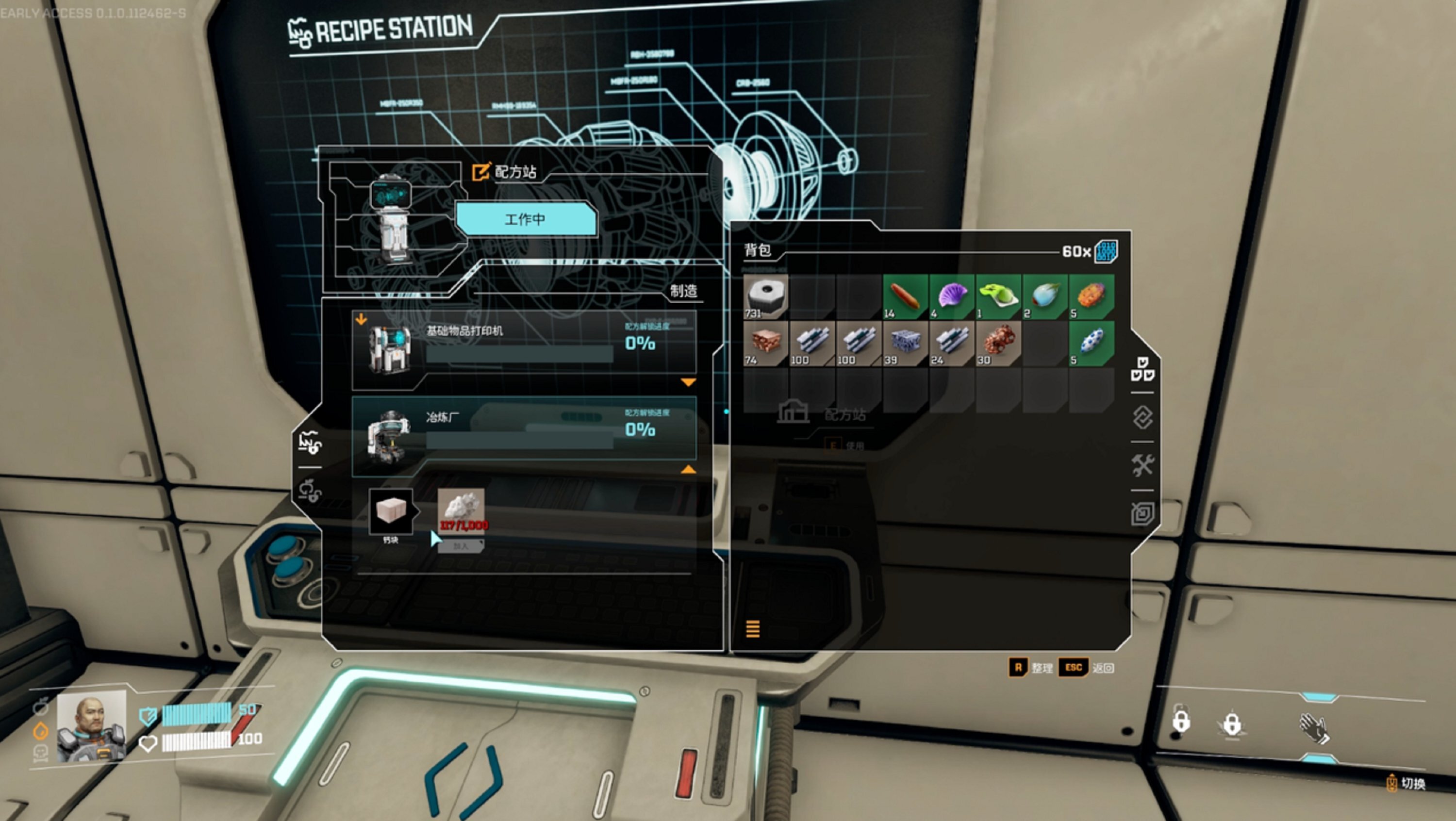Click the 加入 button under the white ore
Viewport: 1456px width, 821px height.
pos(461,546)
